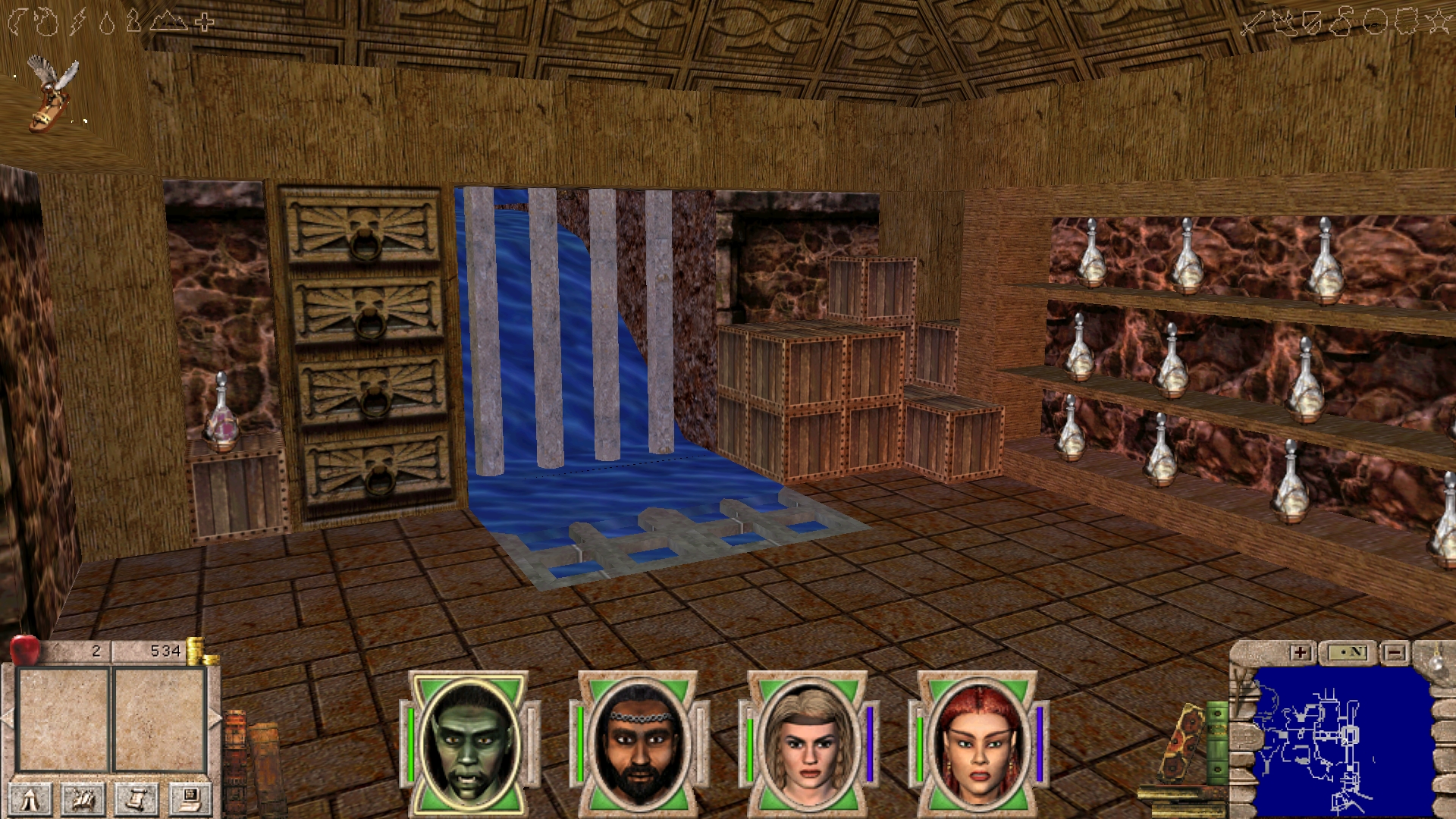Open the spellbook with the quill-and-book button
This screenshot has width=1456, height=819.
point(83,799)
